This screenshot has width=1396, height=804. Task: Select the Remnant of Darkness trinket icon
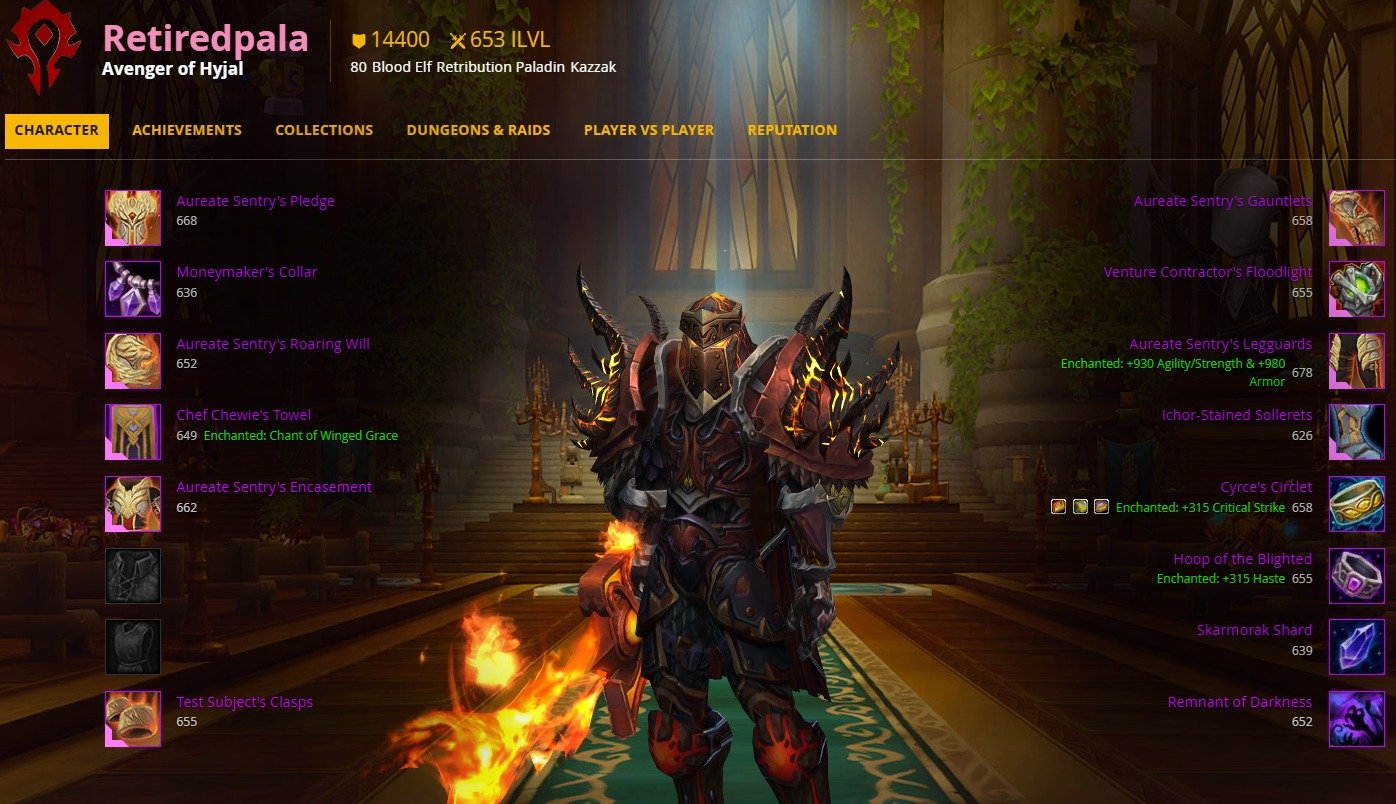pos(1356,718)
